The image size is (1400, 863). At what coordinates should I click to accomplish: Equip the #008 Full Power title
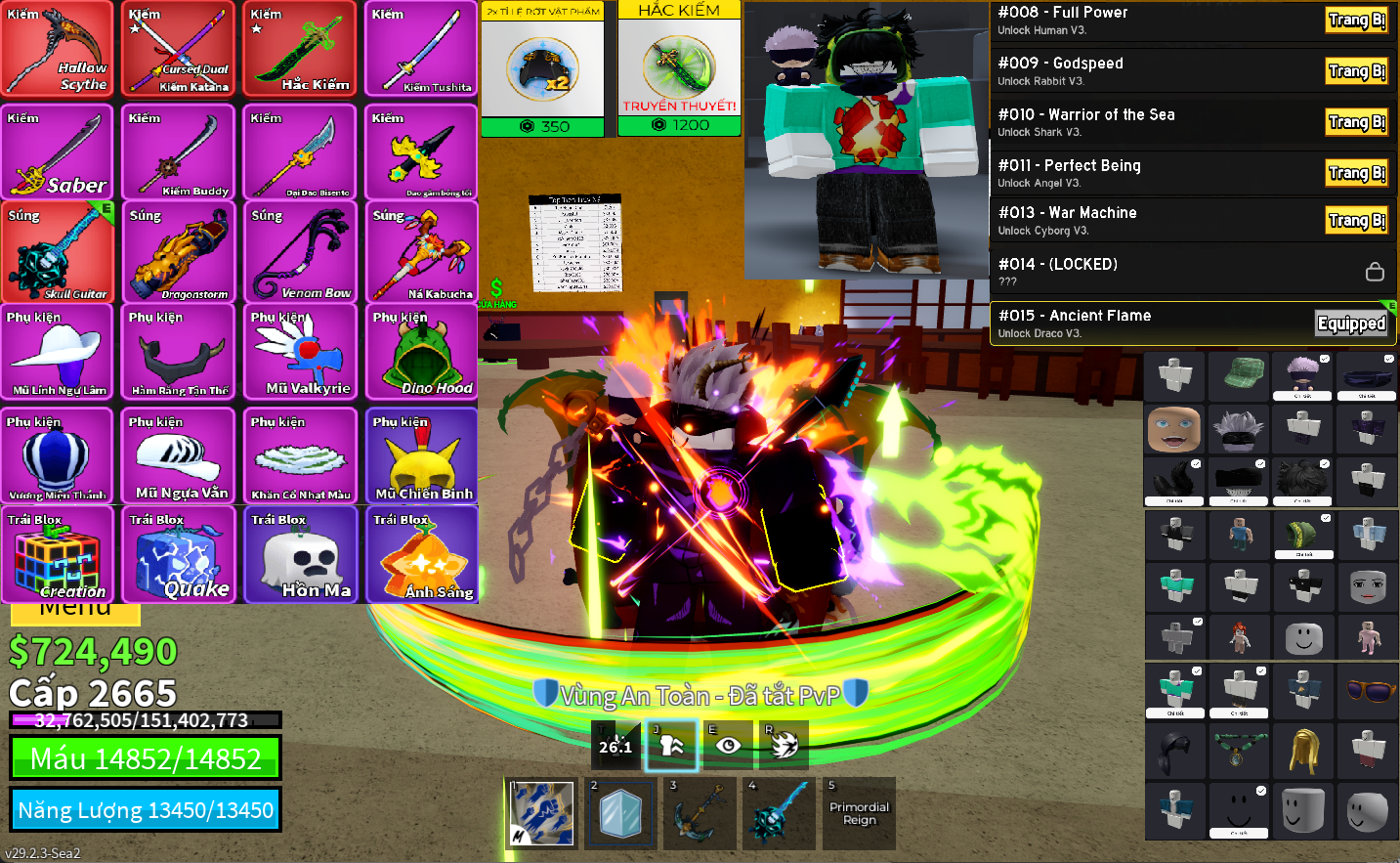(x=1356, y=21)
